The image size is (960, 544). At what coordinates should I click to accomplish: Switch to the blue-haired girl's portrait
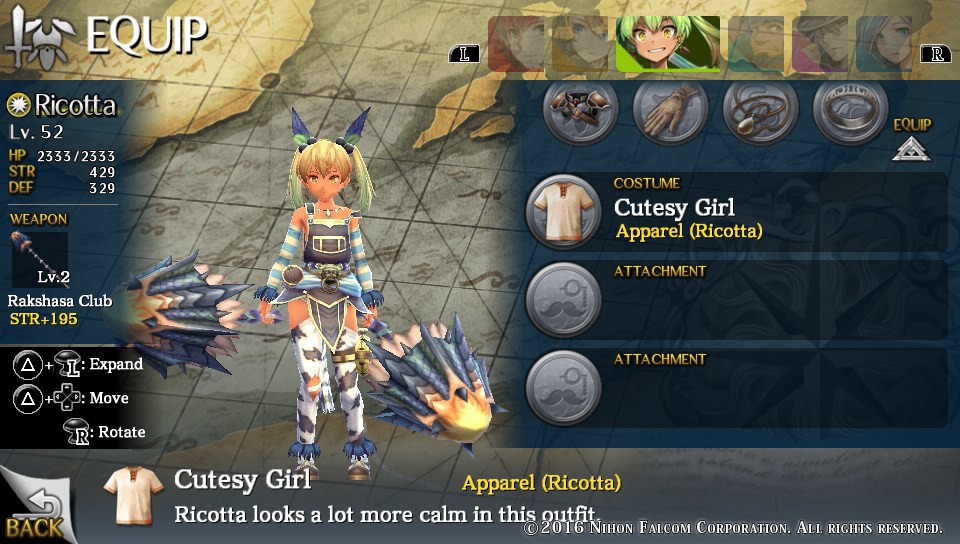884,44
